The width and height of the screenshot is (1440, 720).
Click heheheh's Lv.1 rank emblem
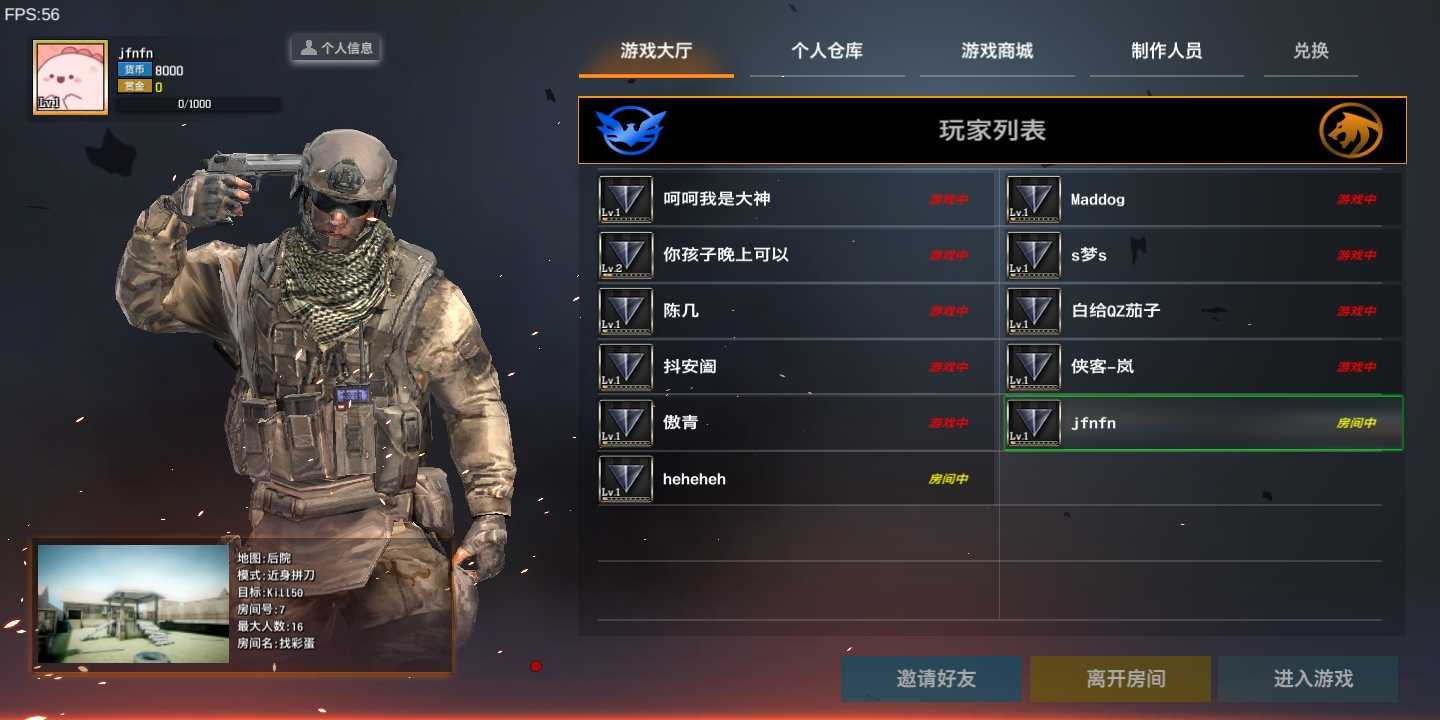[625, 478]
